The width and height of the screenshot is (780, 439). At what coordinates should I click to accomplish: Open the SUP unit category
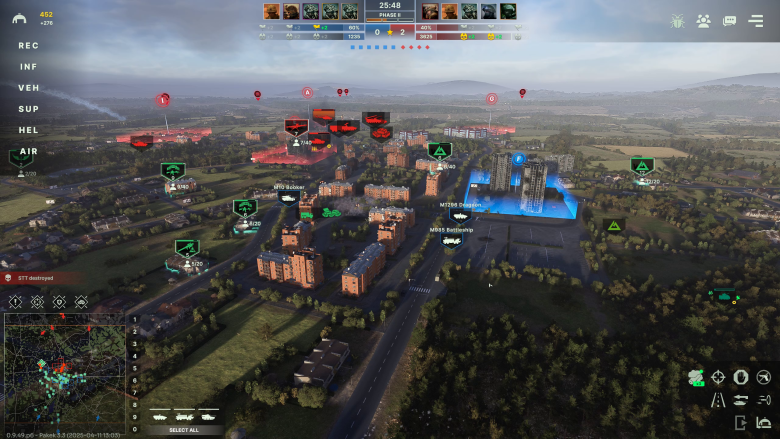28,109
